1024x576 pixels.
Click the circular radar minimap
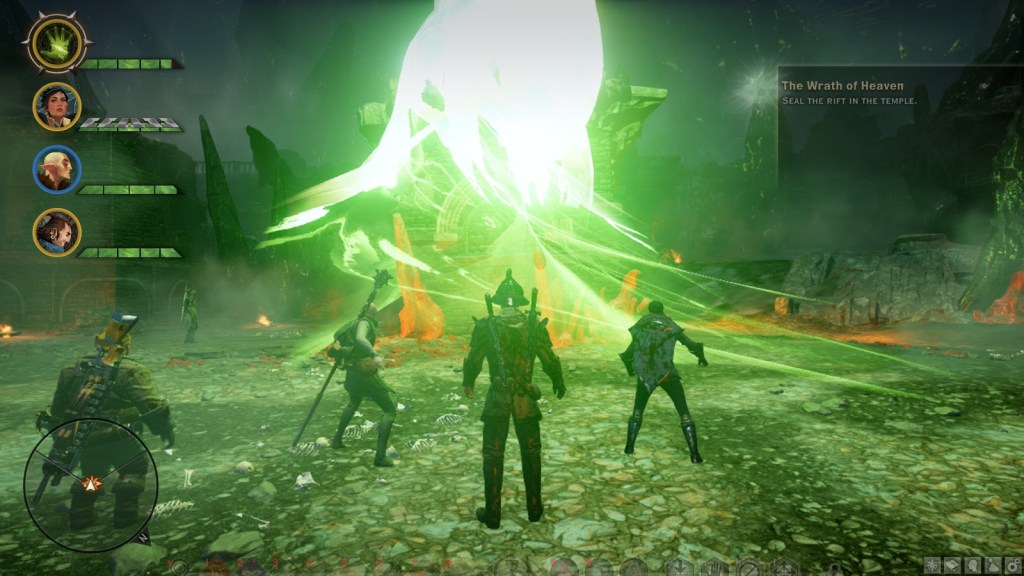[x=91, y=484]
